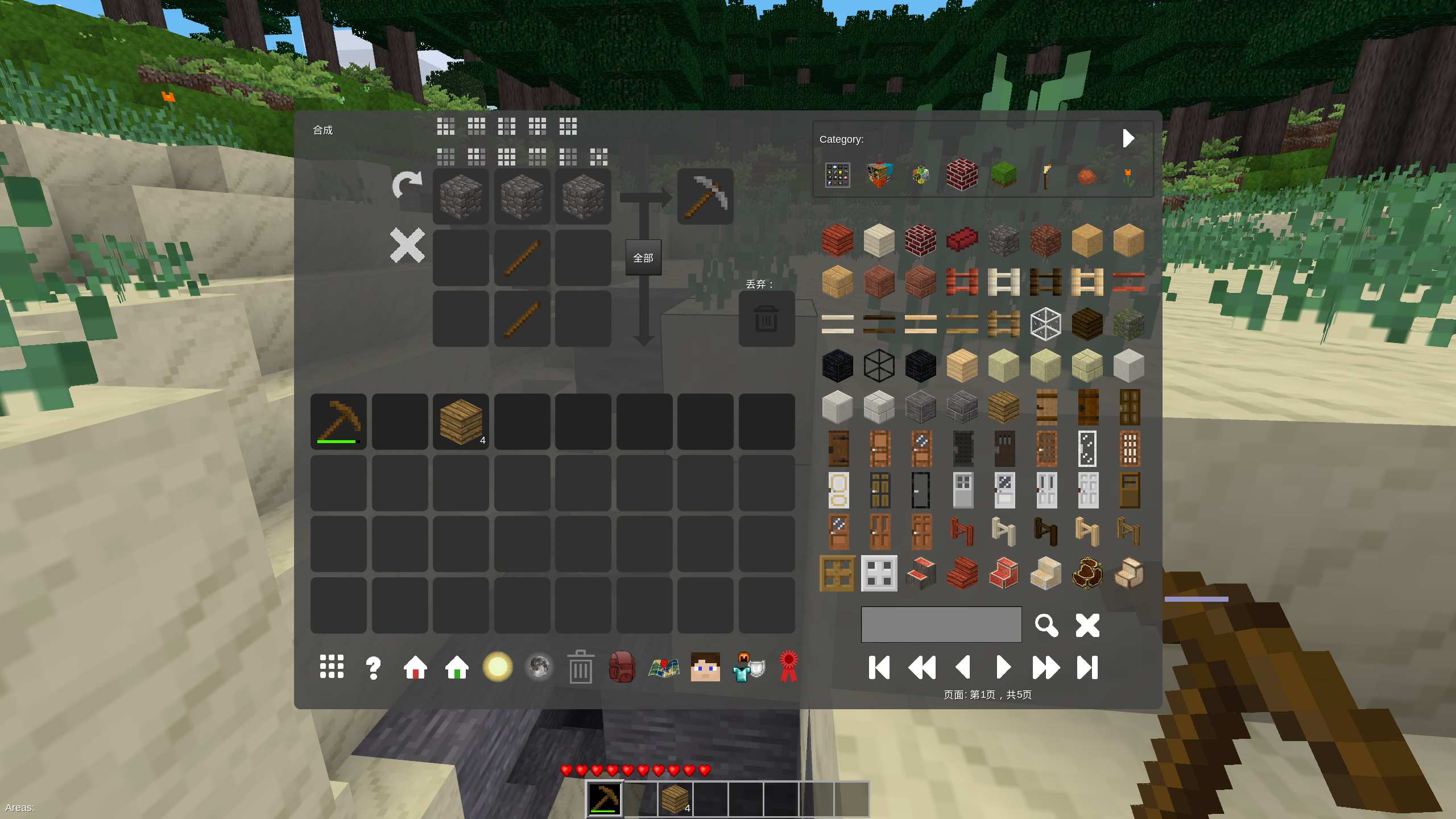Screen dimensions: 1456x819
Task: Select the crafted wooden pickaxe with durability bar
Action: 338,421
